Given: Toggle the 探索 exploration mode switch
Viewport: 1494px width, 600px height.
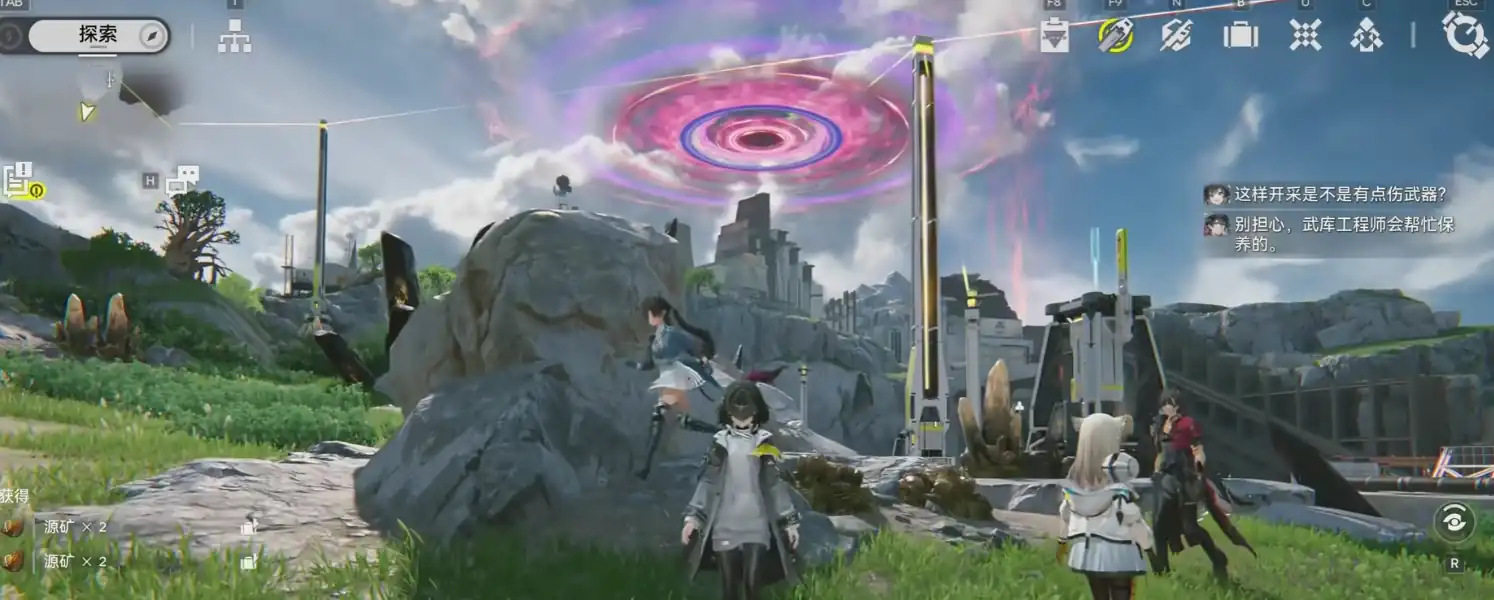Looking at the screenshot, I should pos(98,35).
